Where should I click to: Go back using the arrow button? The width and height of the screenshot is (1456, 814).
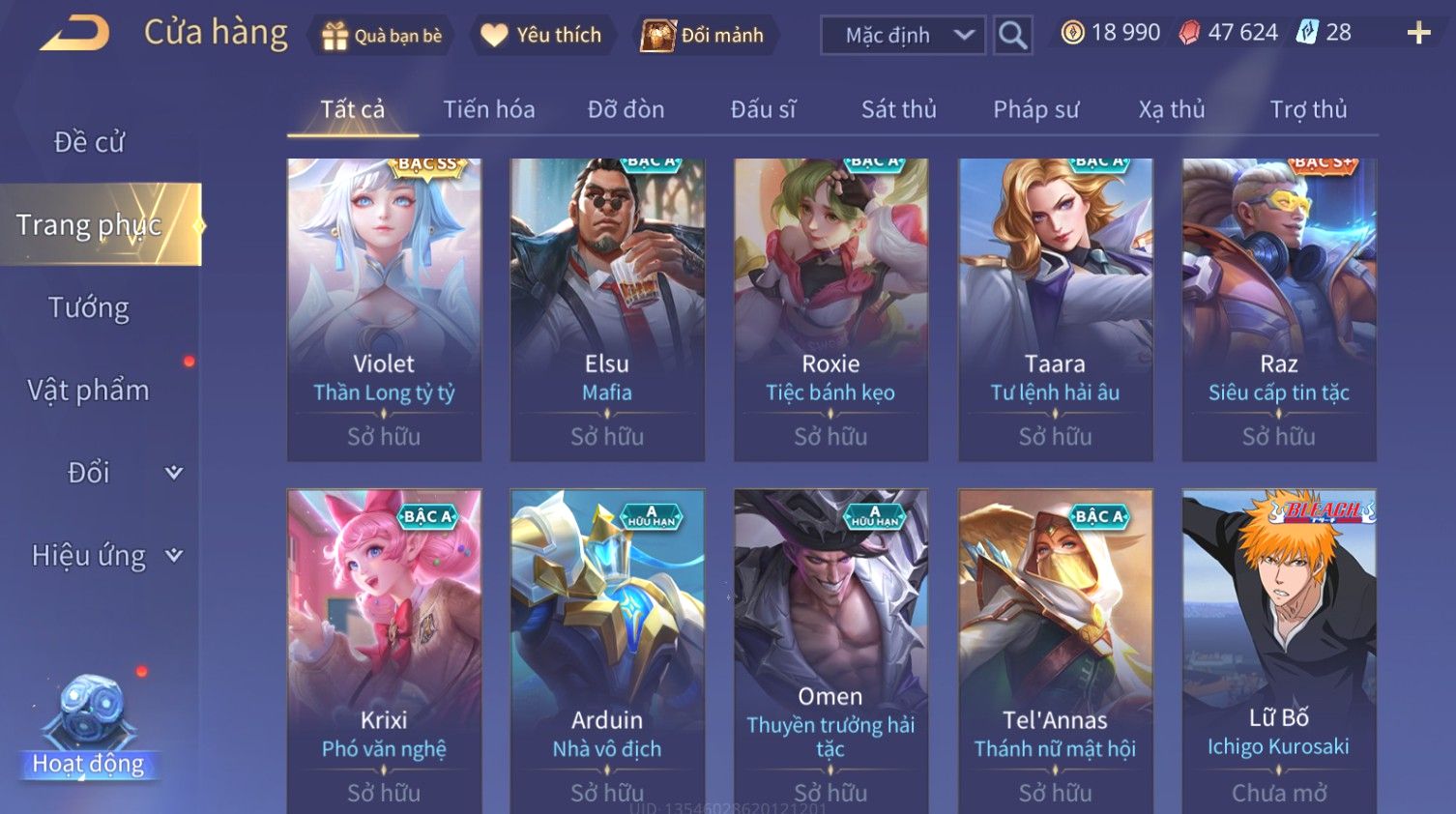[74, 34]
